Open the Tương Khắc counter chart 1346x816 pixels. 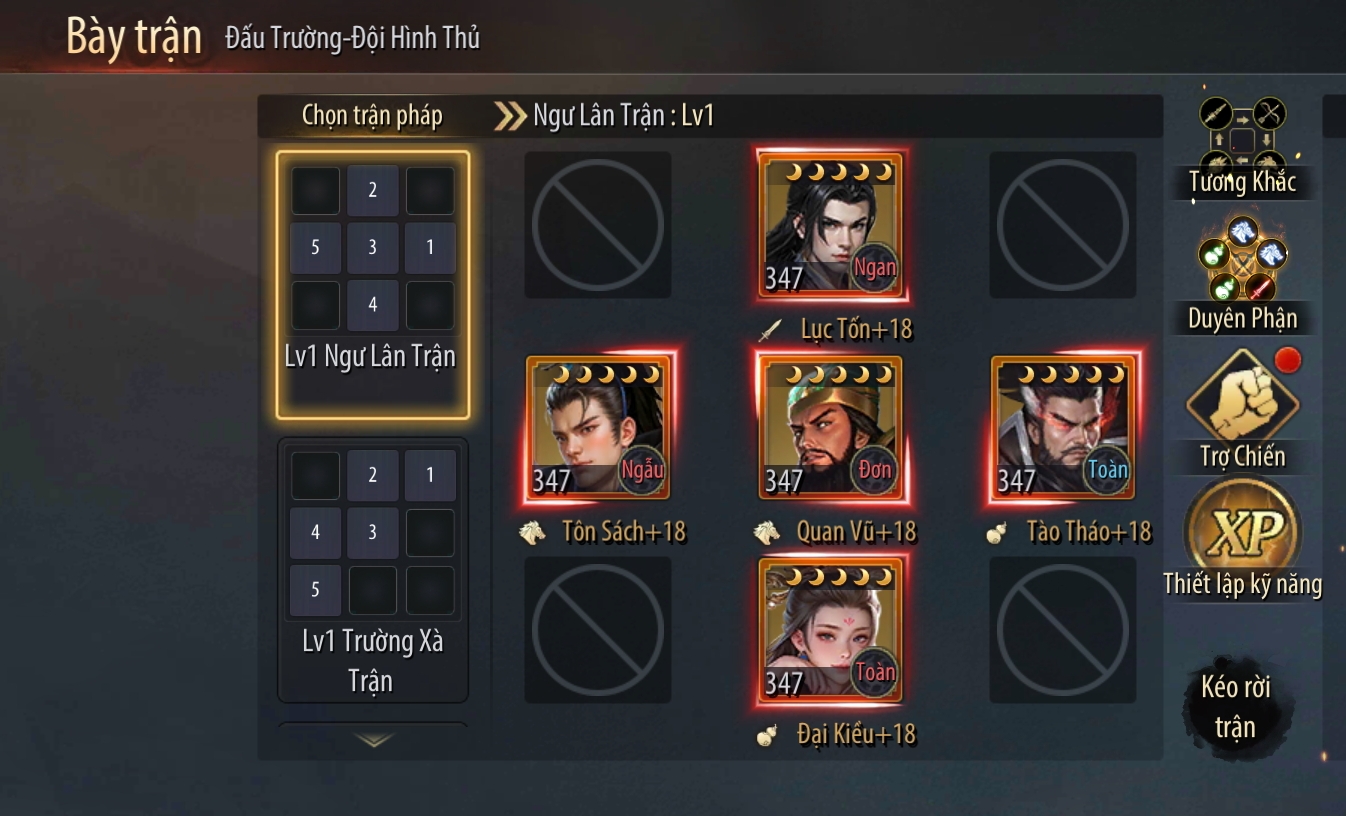tap(1242, 147)
